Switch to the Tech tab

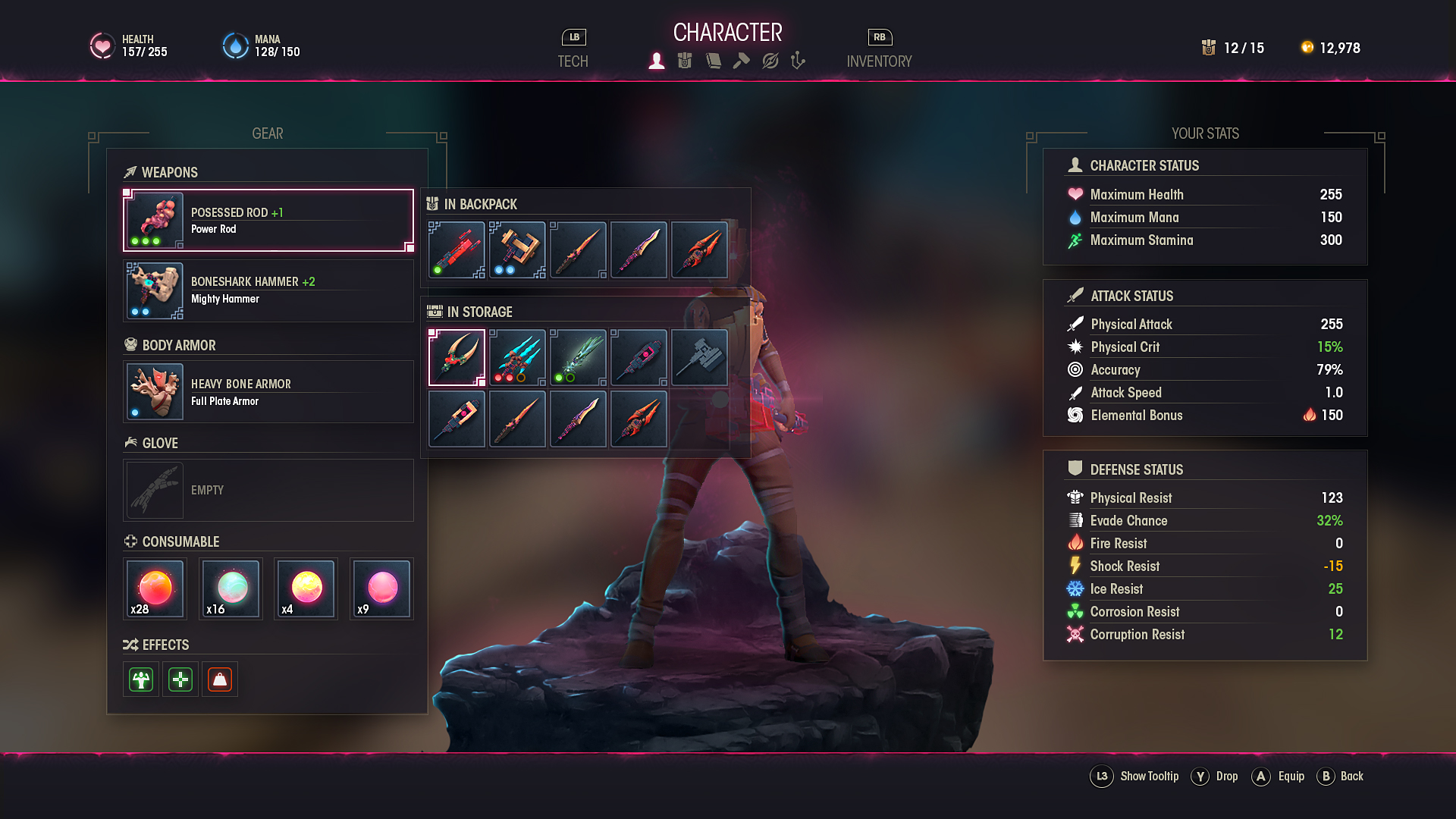point(573,61)
